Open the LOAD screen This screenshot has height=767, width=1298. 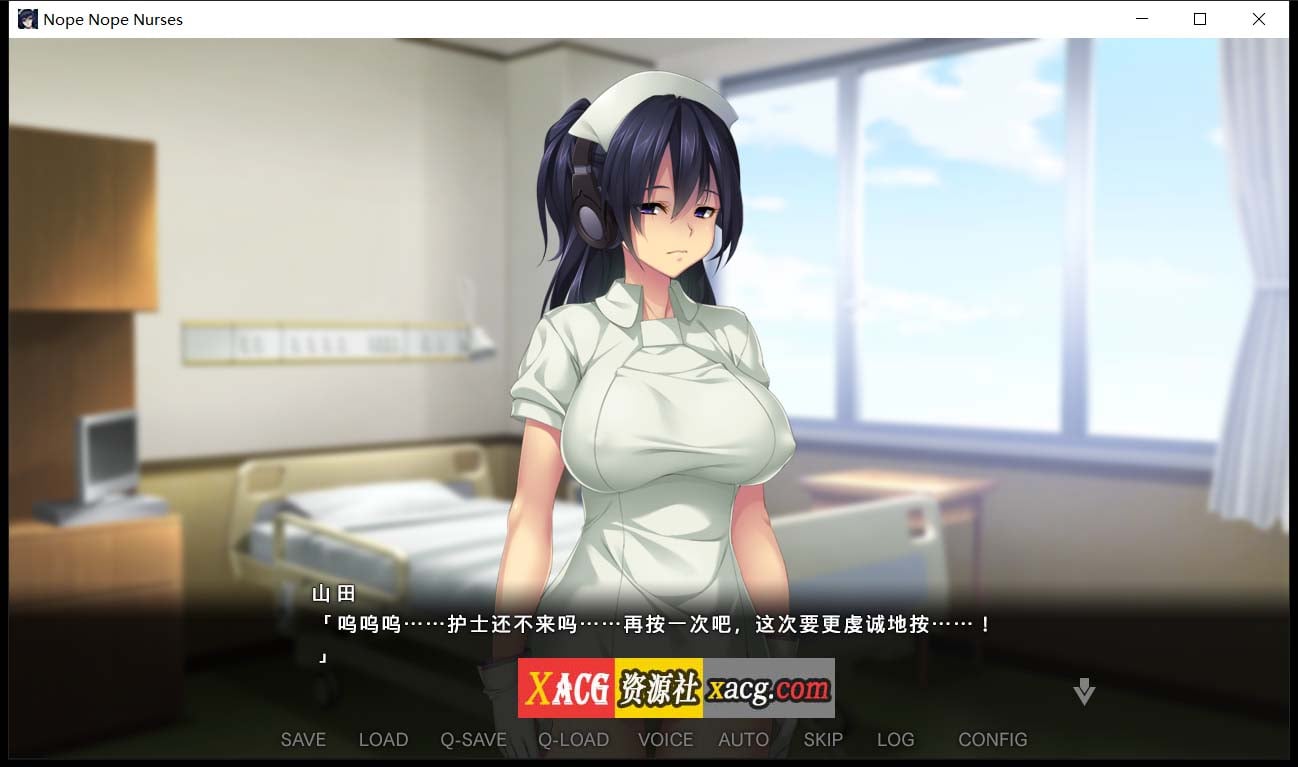point(383,739)
